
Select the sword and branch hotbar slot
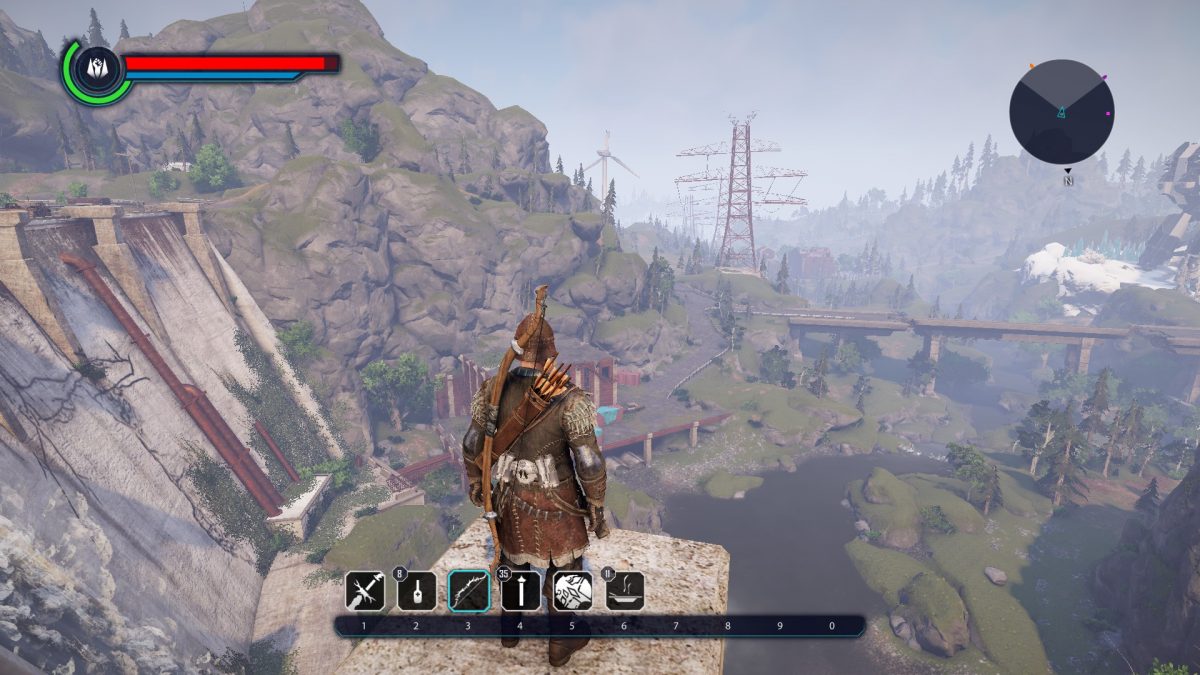pos(365,591)
